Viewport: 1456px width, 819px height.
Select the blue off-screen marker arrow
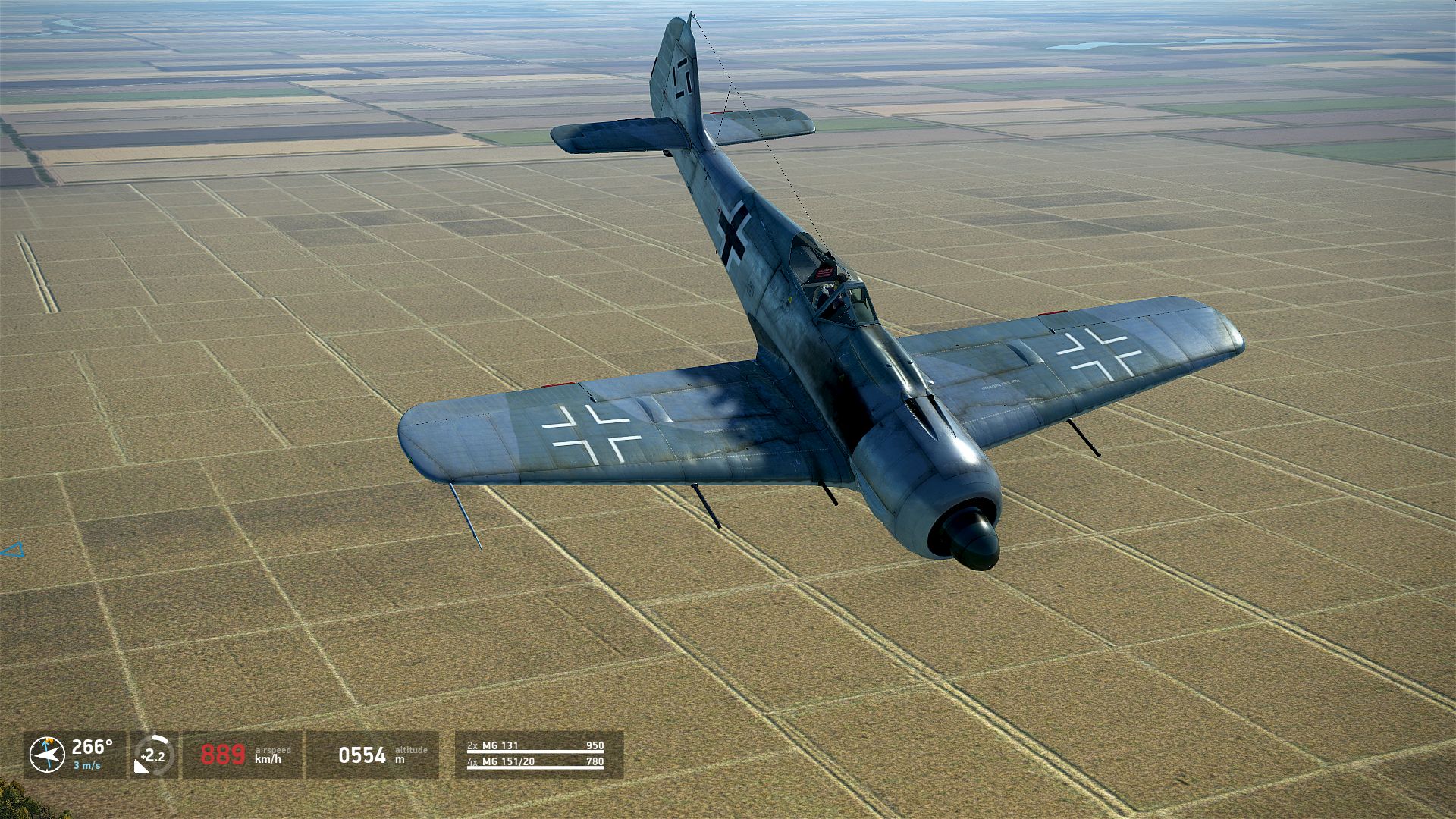pos(13,551)
